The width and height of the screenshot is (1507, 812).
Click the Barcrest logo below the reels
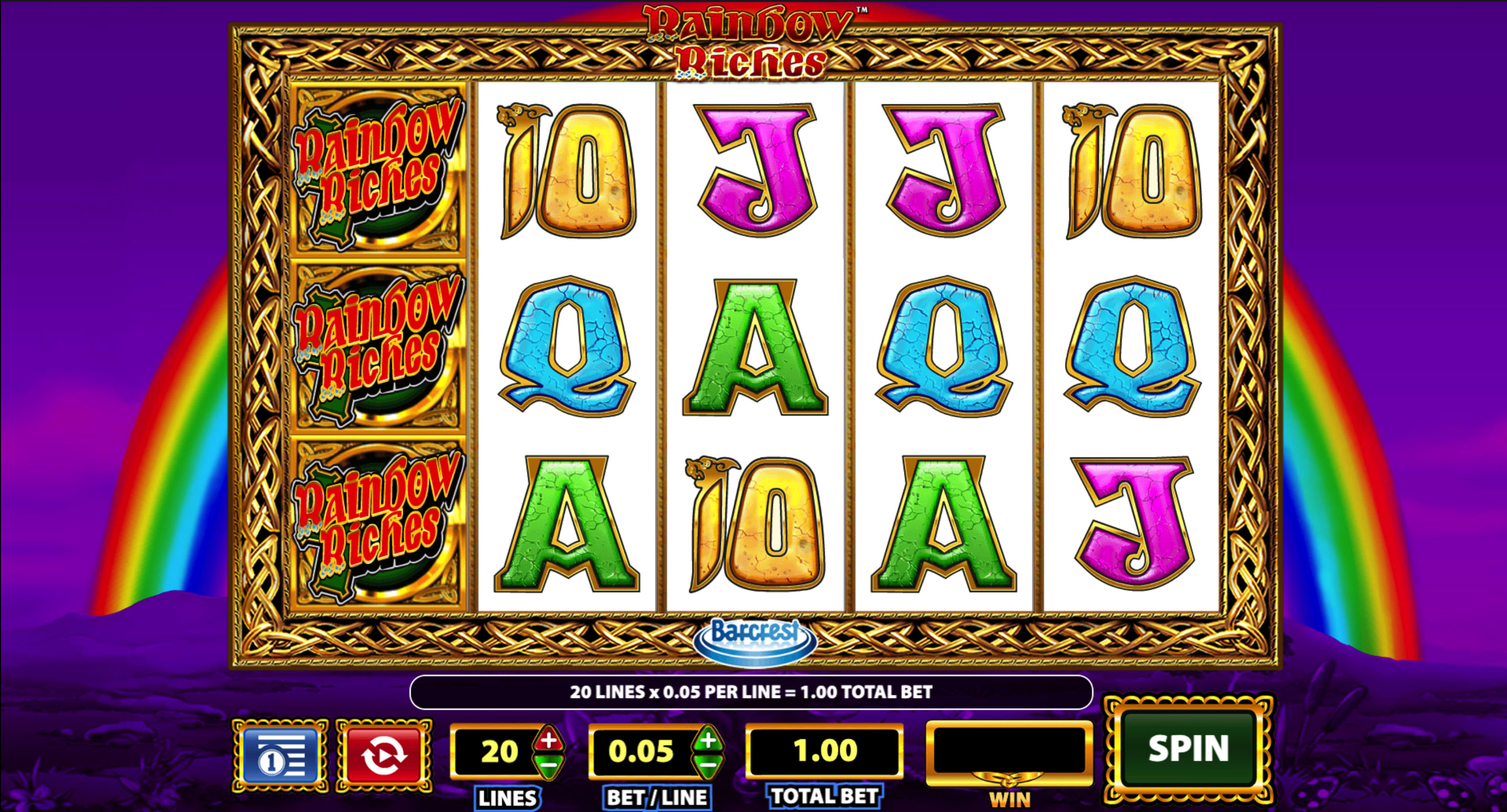tap(755, 644)
